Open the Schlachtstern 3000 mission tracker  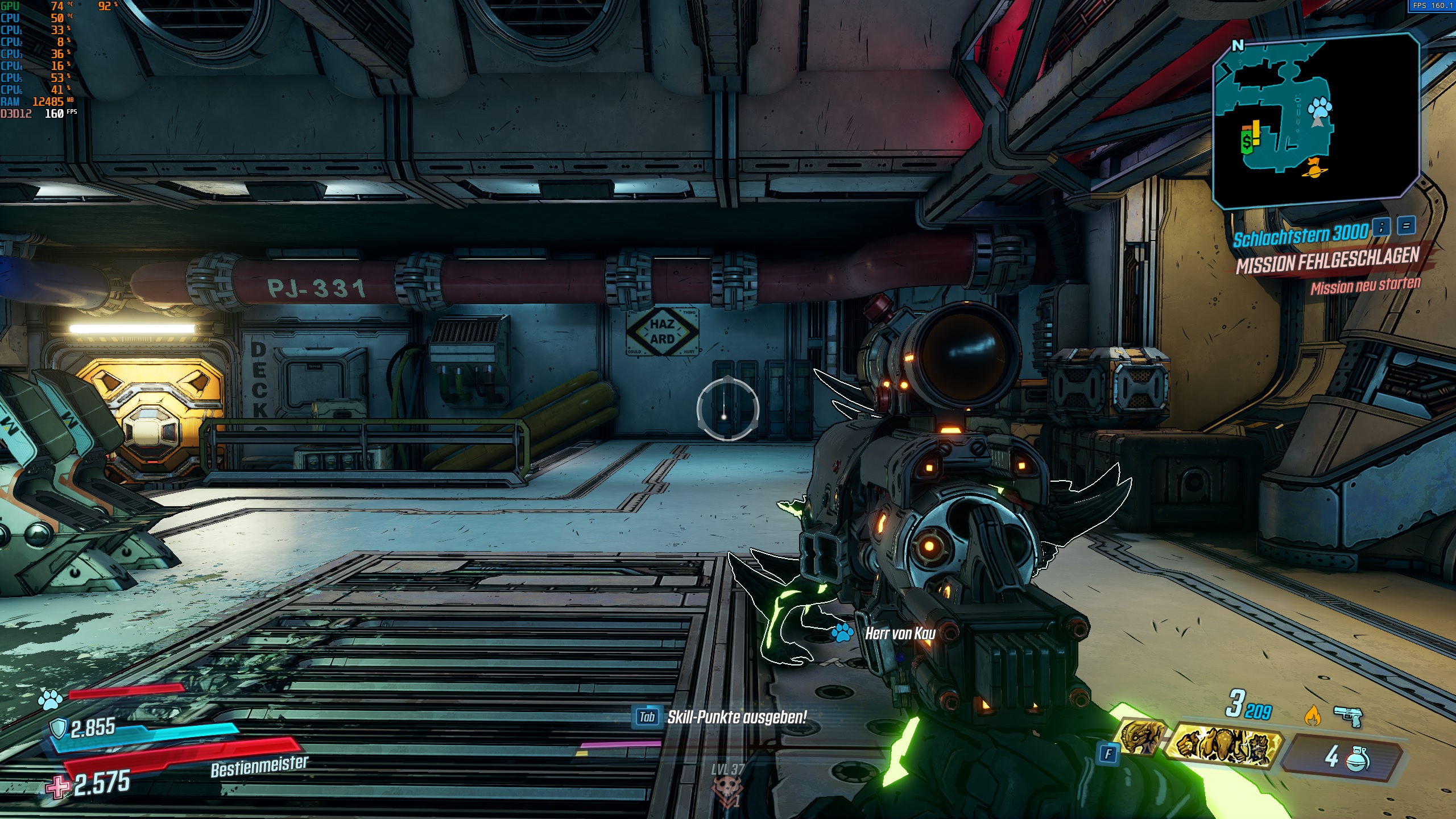tap(1300, 234)
